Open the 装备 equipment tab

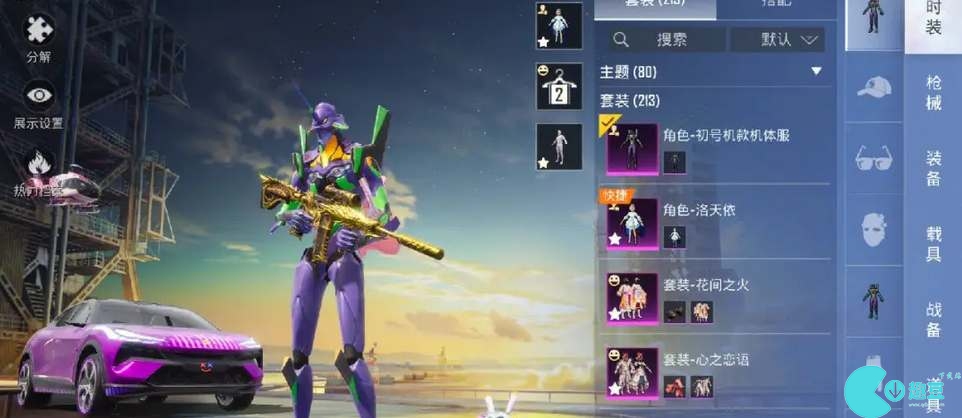click(934, 166)
